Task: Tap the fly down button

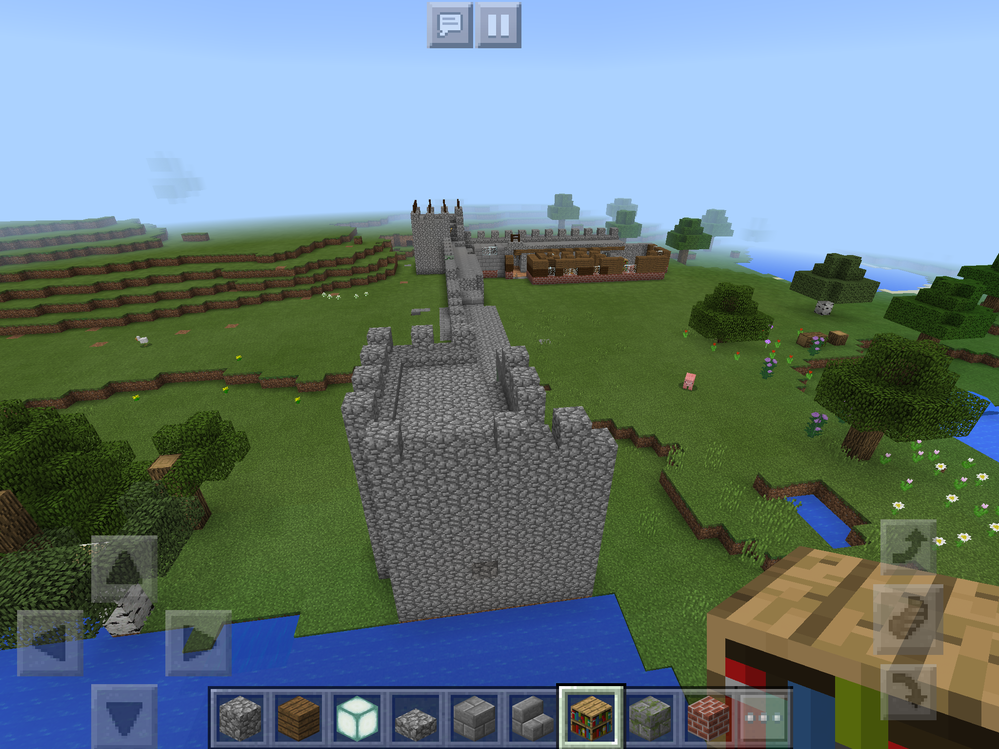Action: (908, 691)
